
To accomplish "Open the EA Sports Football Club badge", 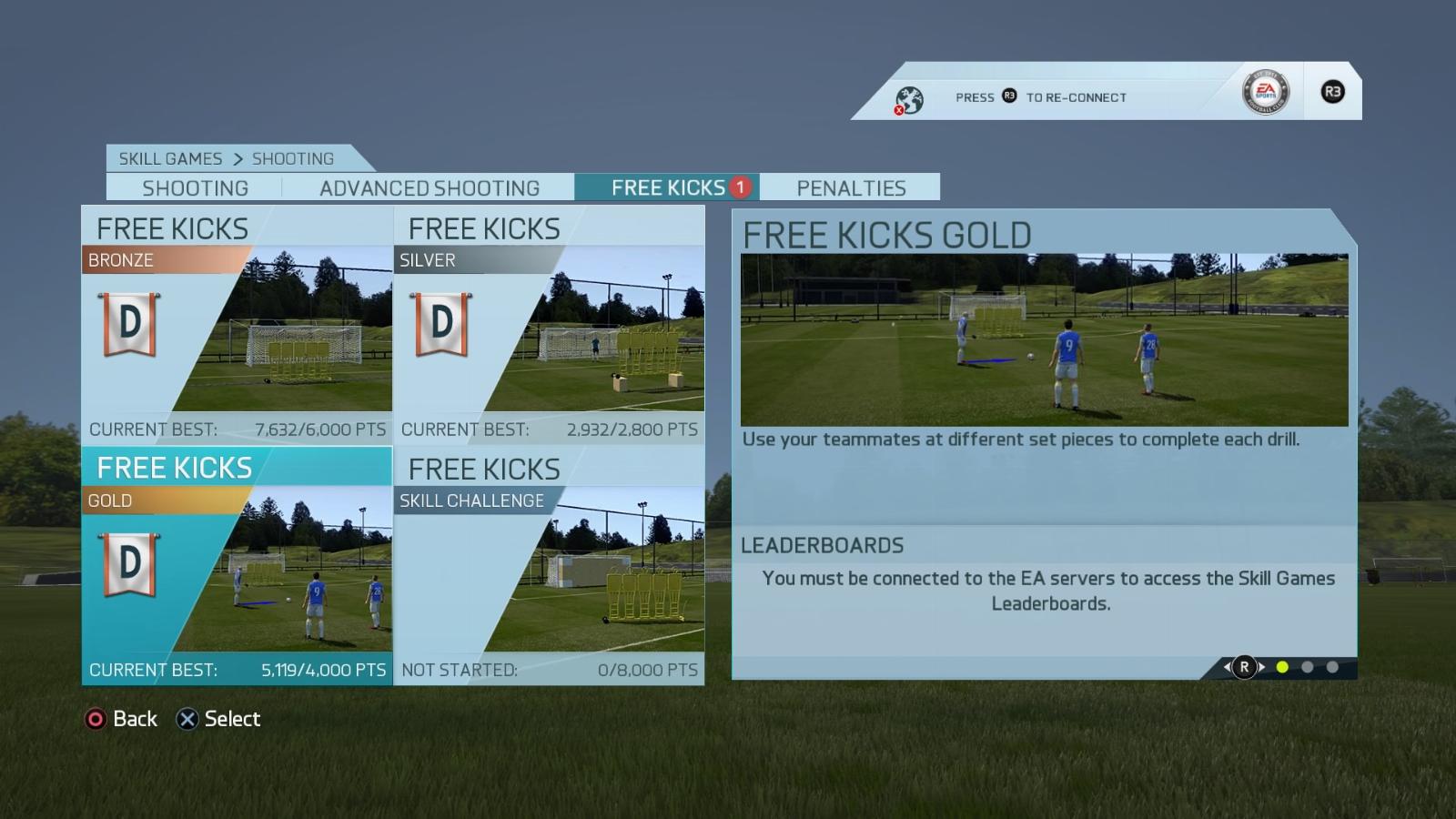I will tap(1265, 92).
